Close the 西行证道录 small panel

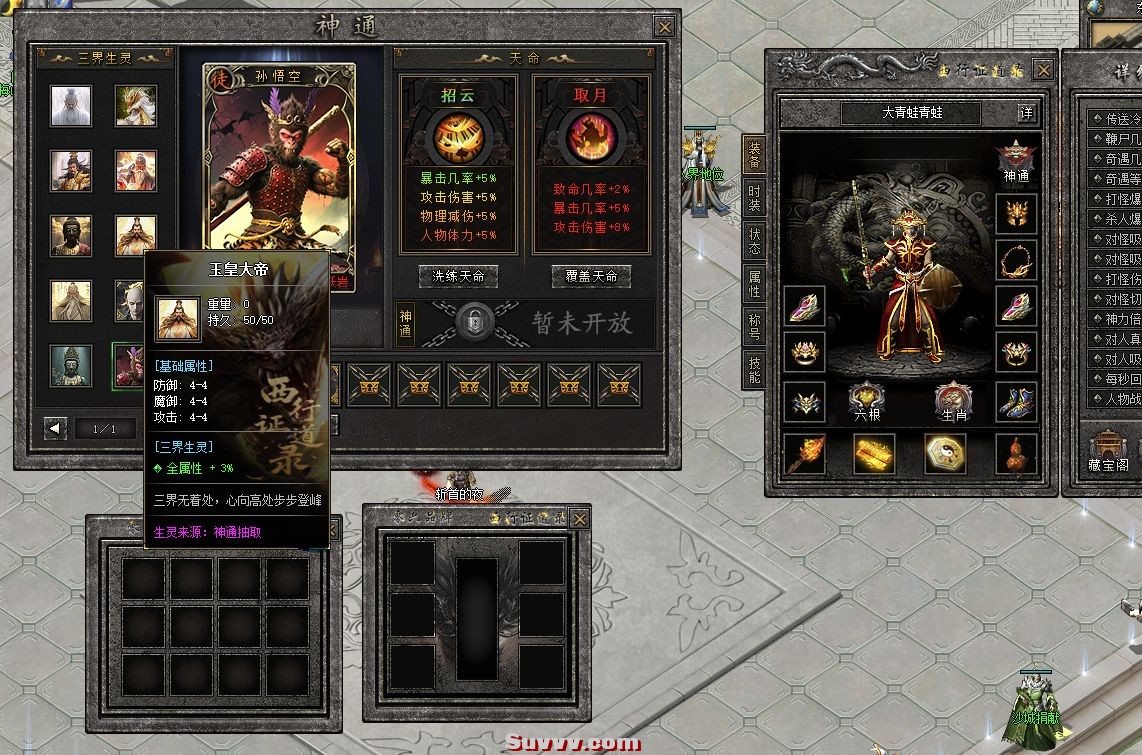point(579,519)
